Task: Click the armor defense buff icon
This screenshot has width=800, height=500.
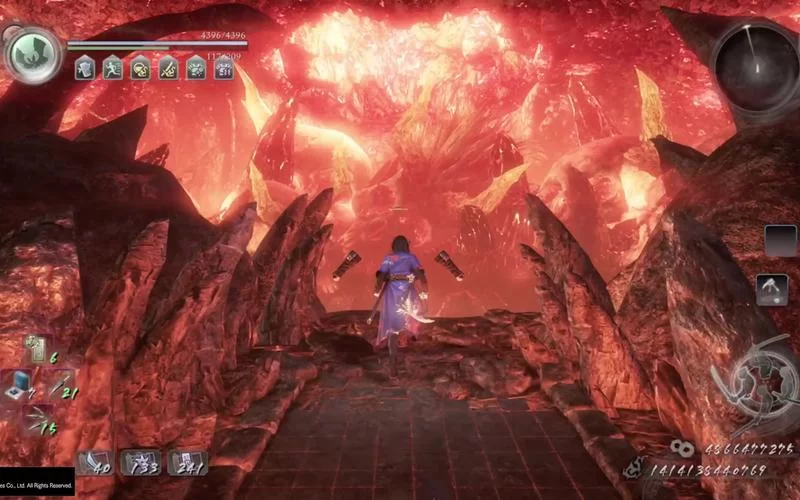Action: [85, 68]
